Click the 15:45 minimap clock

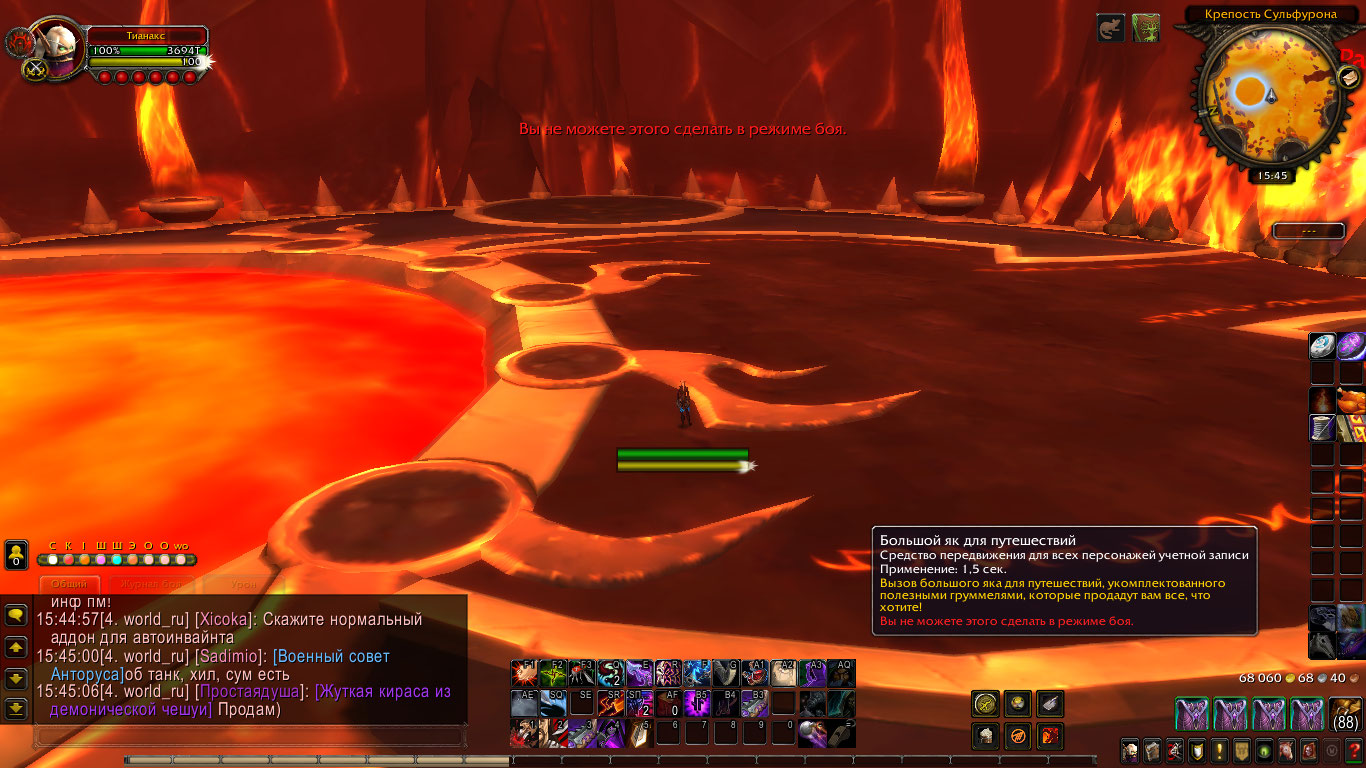(1272, 175)
